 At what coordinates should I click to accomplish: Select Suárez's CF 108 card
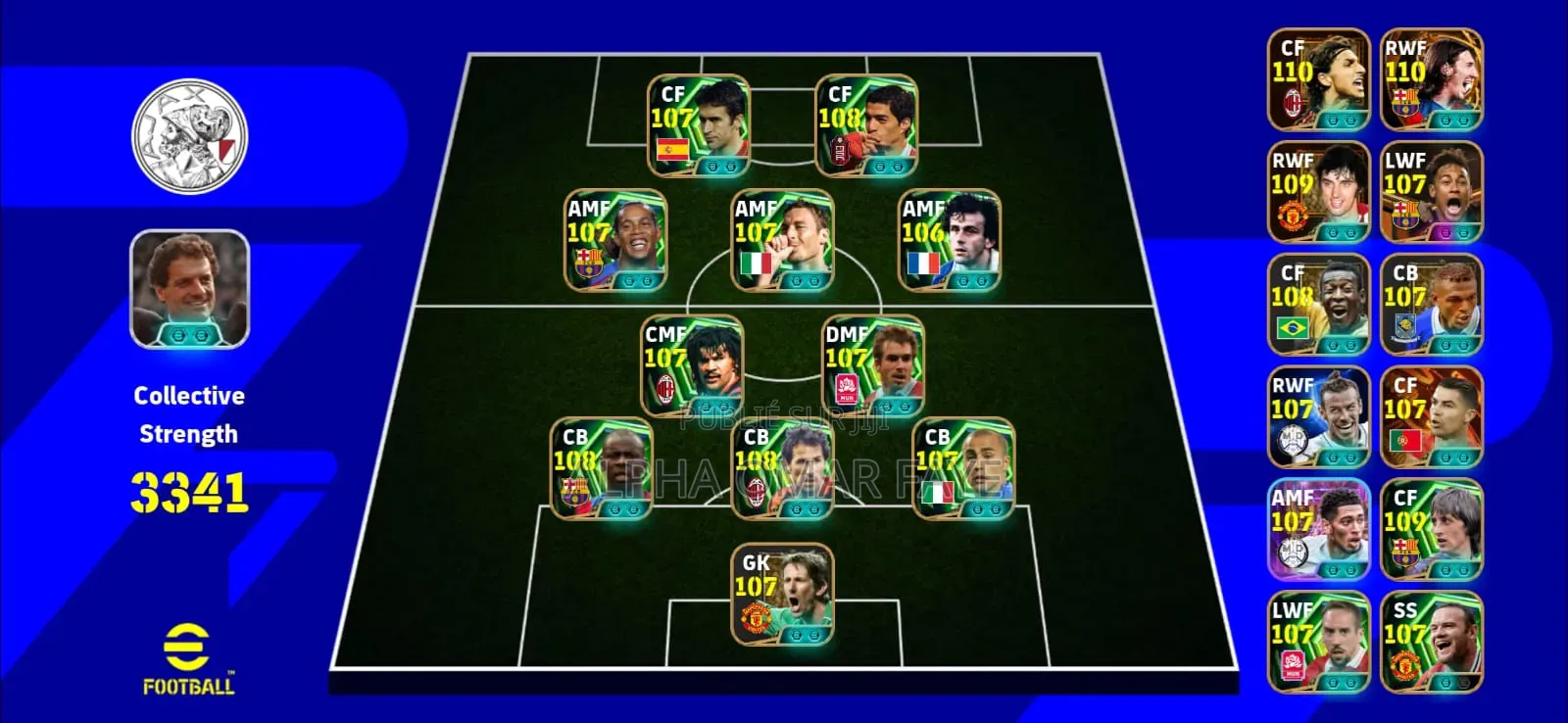pyautogui.click(x=867, y=127)
